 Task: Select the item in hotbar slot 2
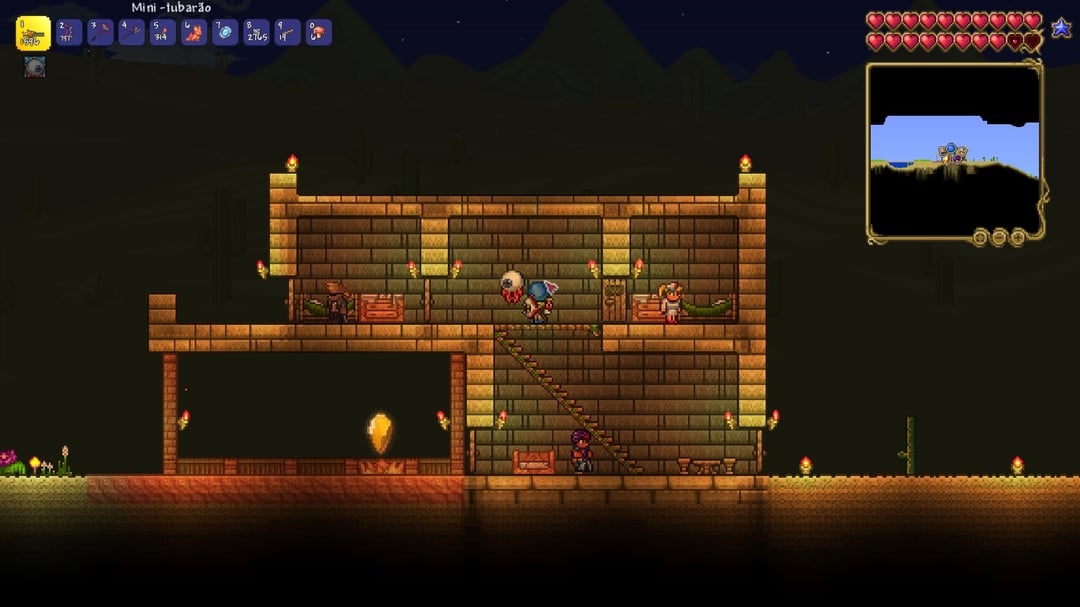point(69,33)
